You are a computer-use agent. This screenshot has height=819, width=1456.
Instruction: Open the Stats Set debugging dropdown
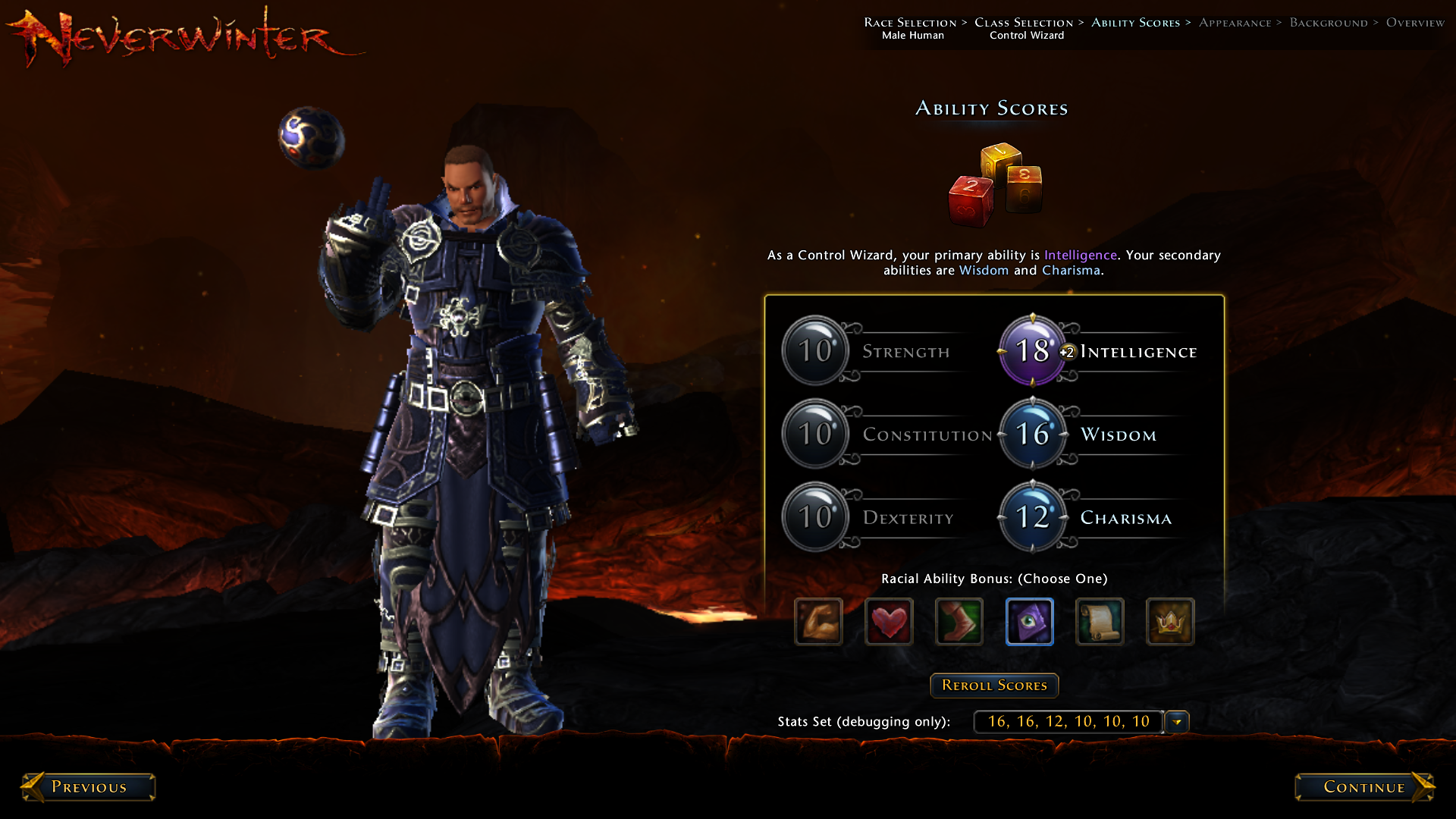[1177, 722]
